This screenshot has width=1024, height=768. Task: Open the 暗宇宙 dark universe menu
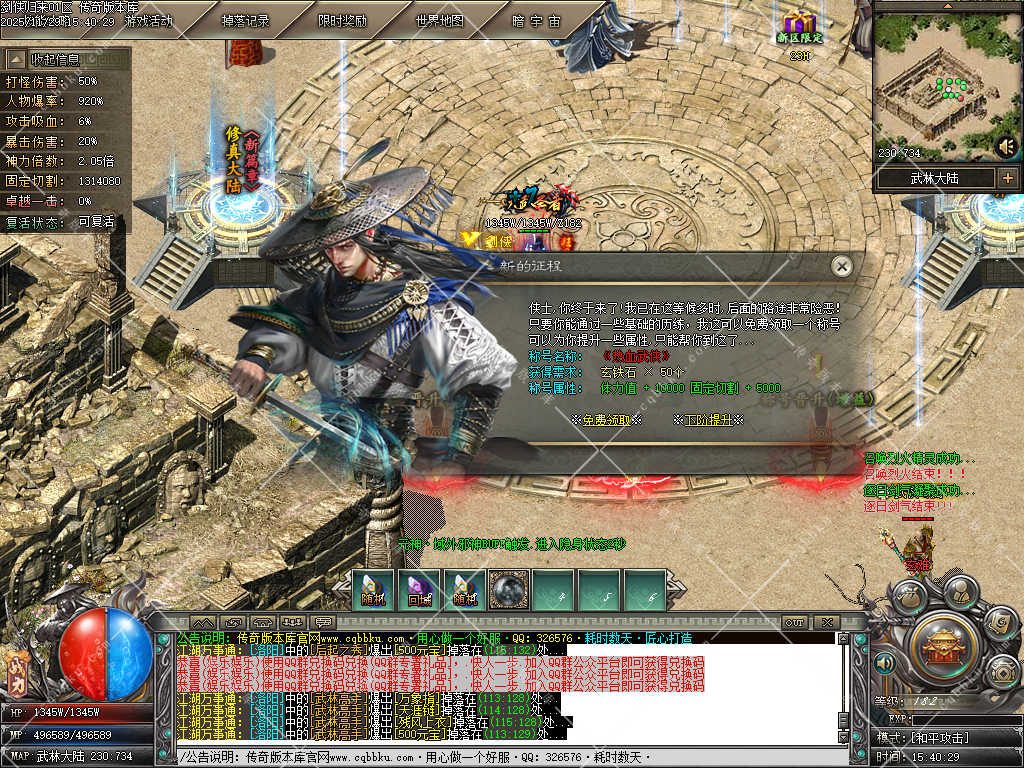tap(536, 20)
